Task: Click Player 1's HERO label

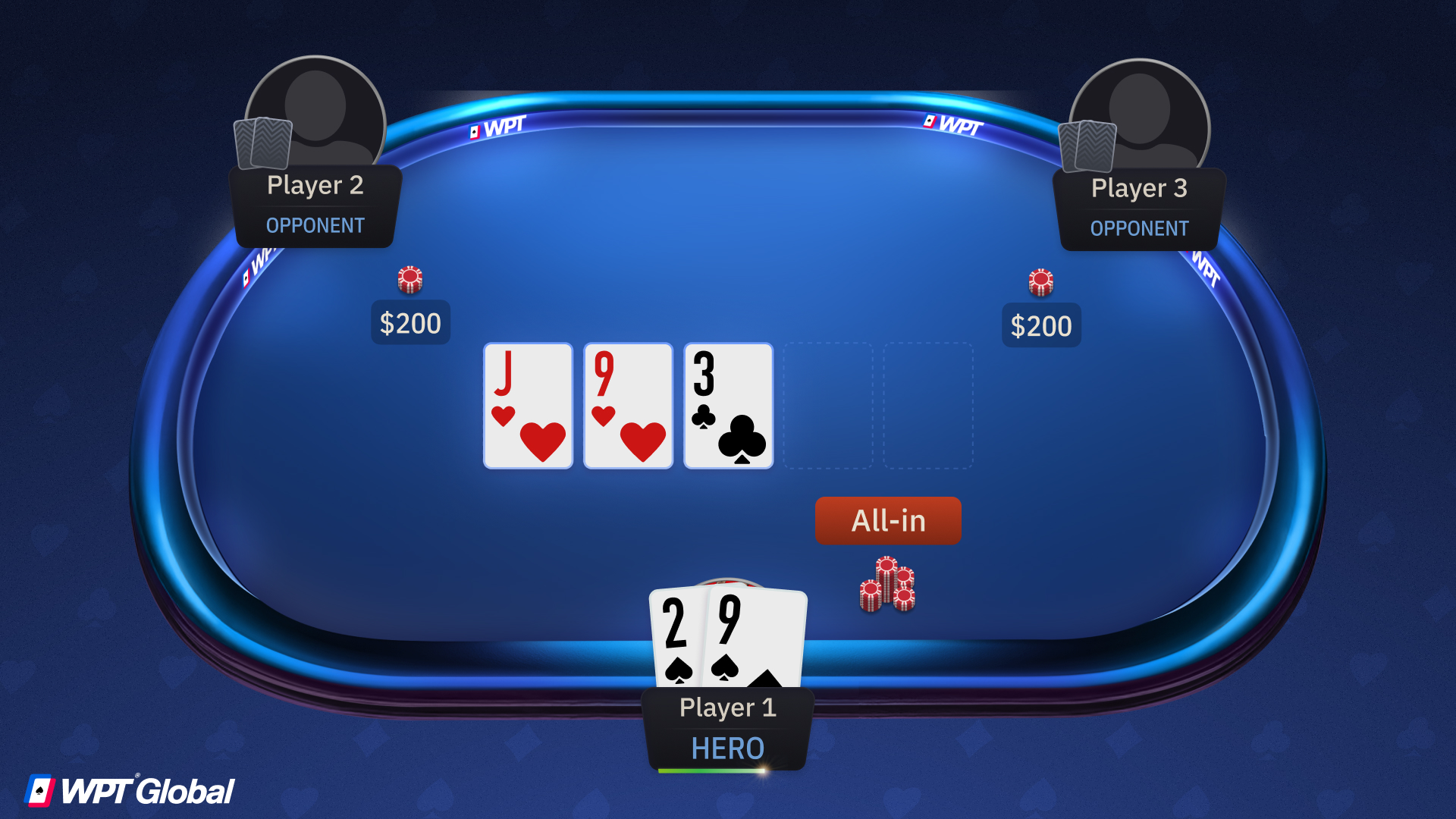Action: pyautogui.click(x=727, y=748)
